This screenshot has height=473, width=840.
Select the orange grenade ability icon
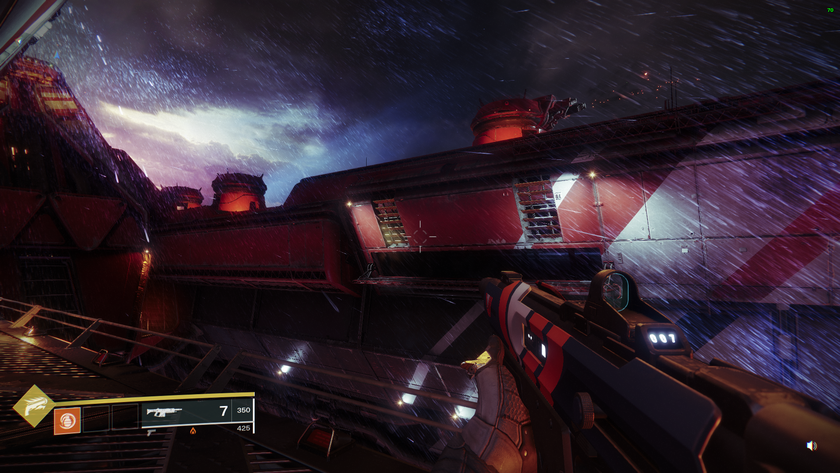[67, 420]
